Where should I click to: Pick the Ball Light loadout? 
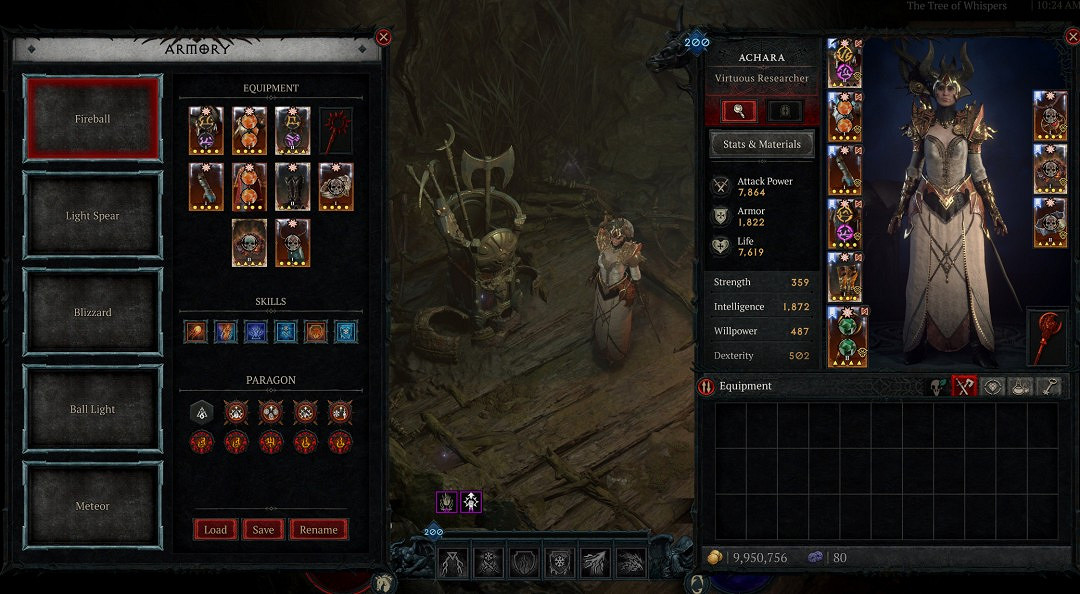[92, 409]
